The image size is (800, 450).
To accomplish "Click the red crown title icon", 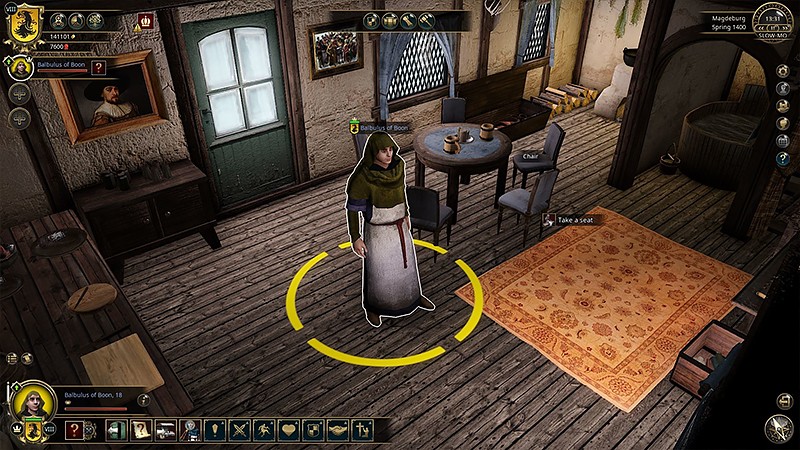I will (x=146, y=19).
